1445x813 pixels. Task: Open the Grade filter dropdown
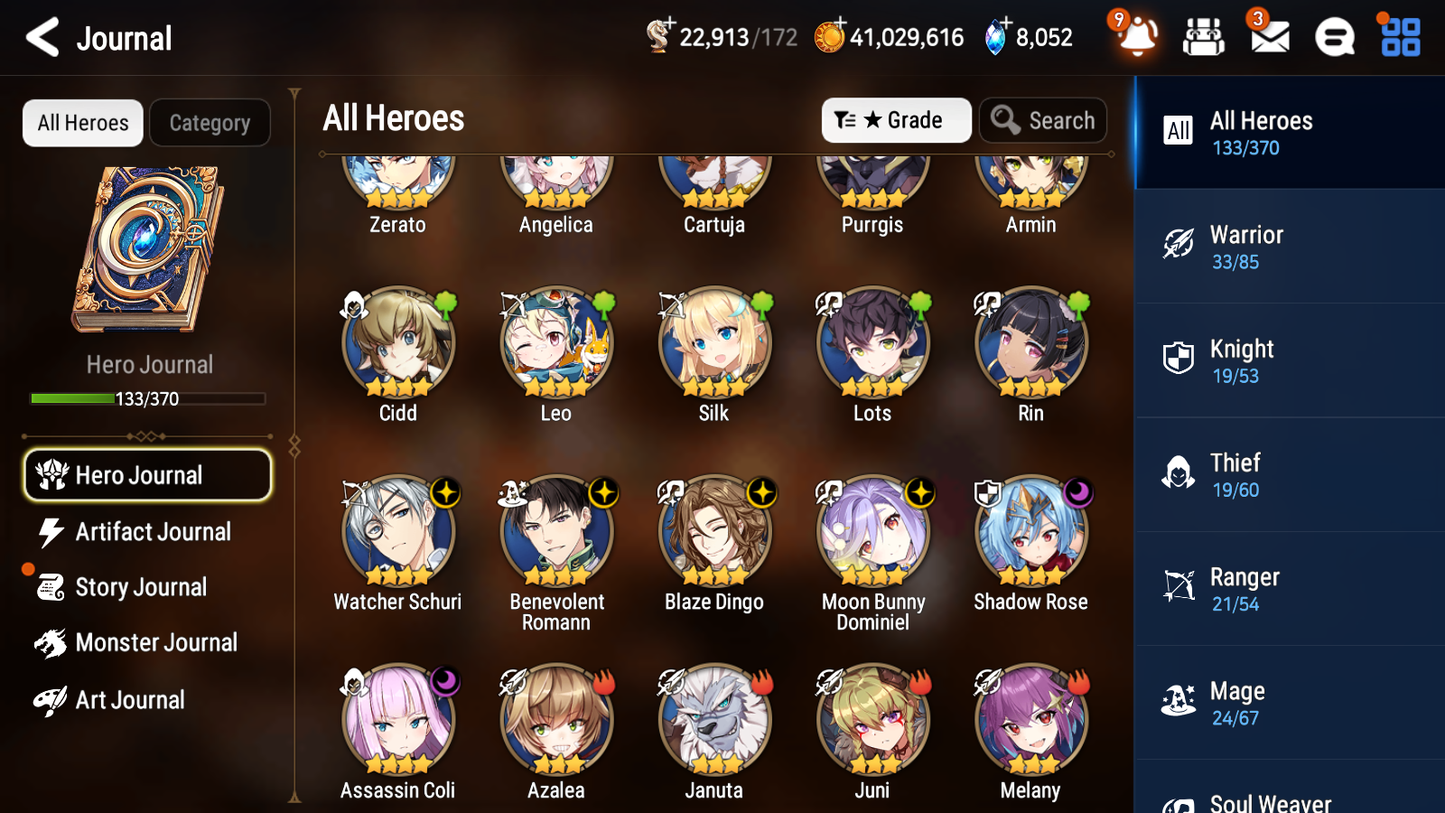896,120
